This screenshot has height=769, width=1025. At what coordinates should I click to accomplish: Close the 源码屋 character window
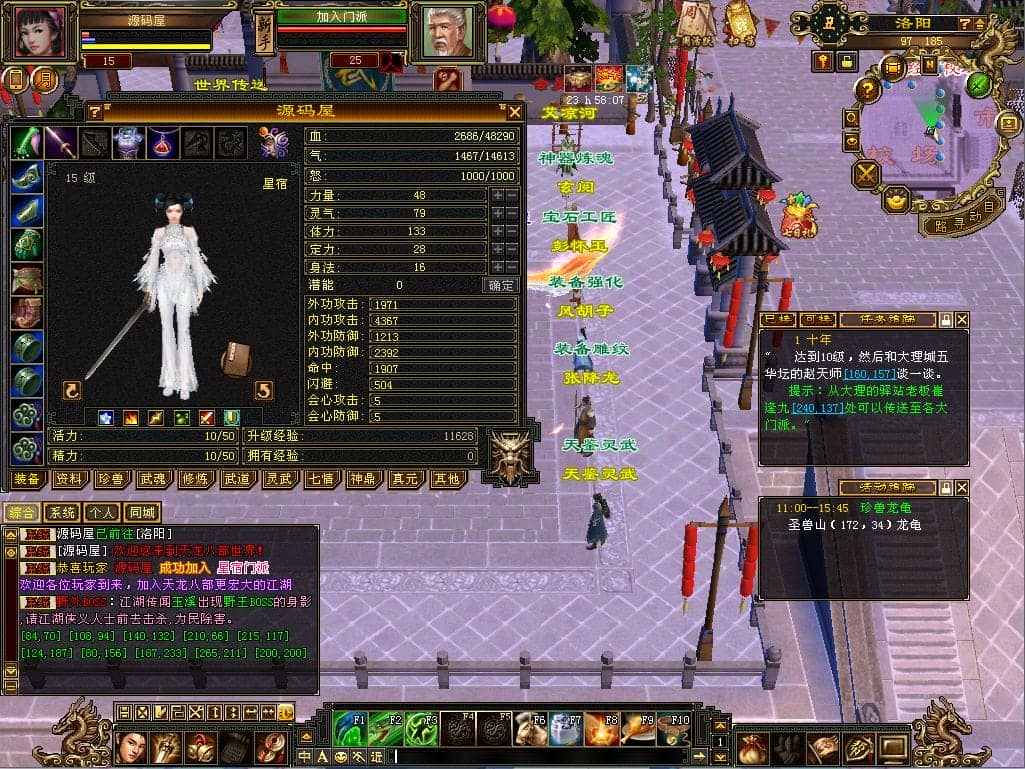click(515, 112)
